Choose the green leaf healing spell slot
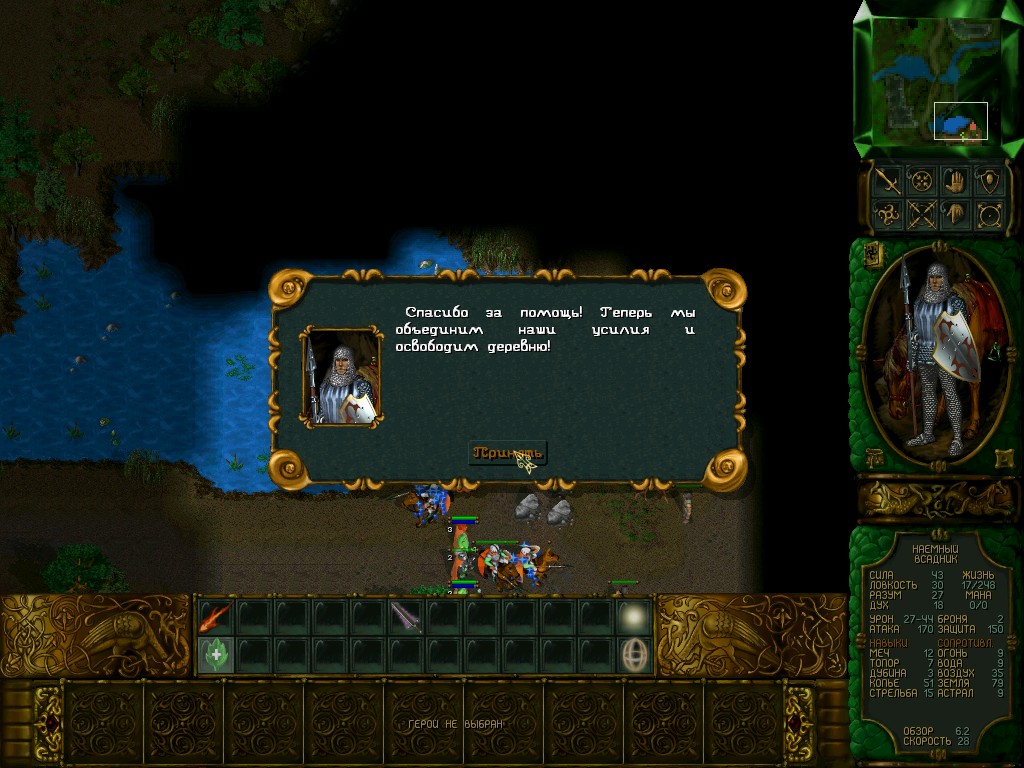 (x=215, y=654)
